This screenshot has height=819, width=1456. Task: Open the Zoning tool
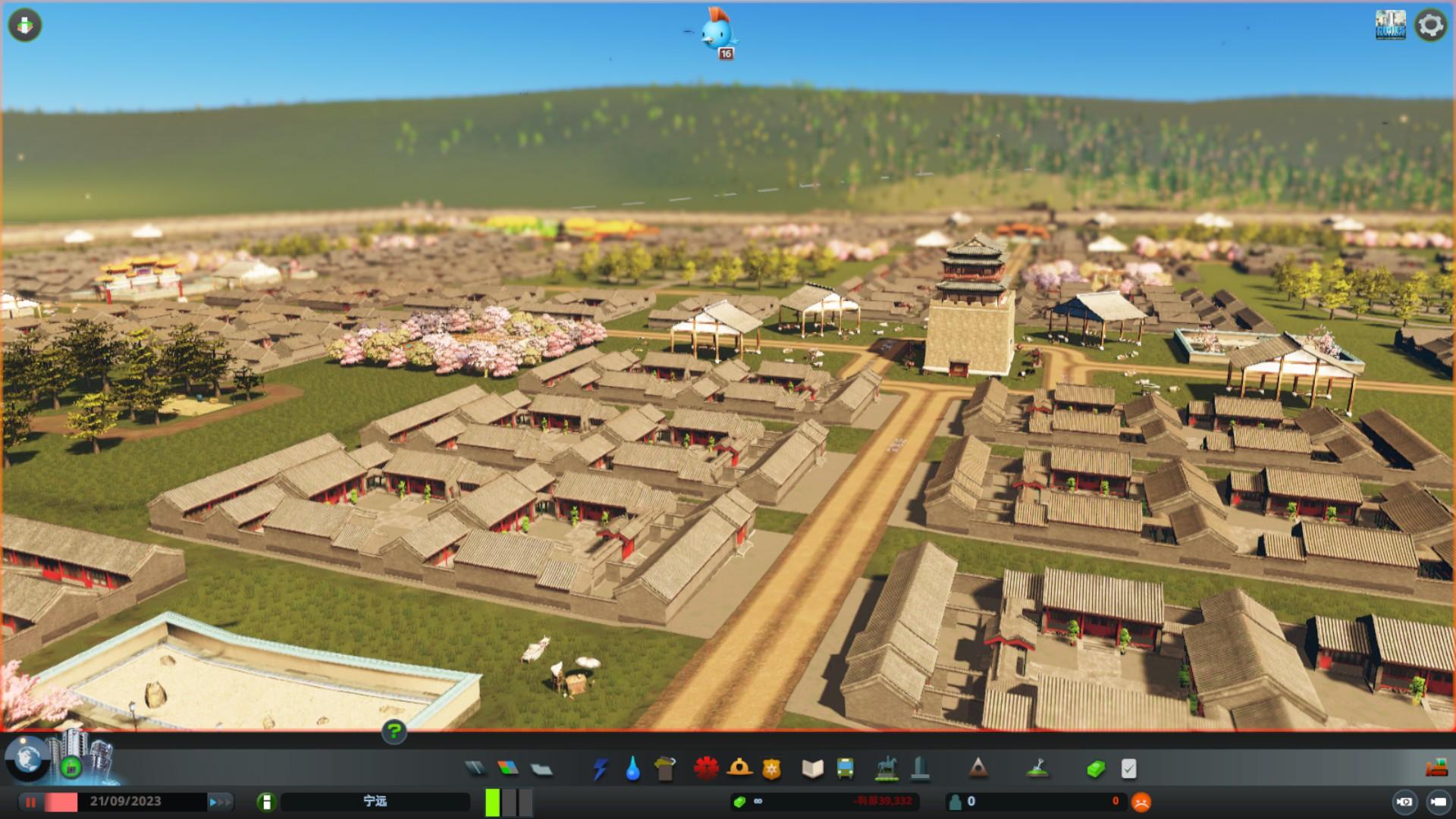(508, 769)
